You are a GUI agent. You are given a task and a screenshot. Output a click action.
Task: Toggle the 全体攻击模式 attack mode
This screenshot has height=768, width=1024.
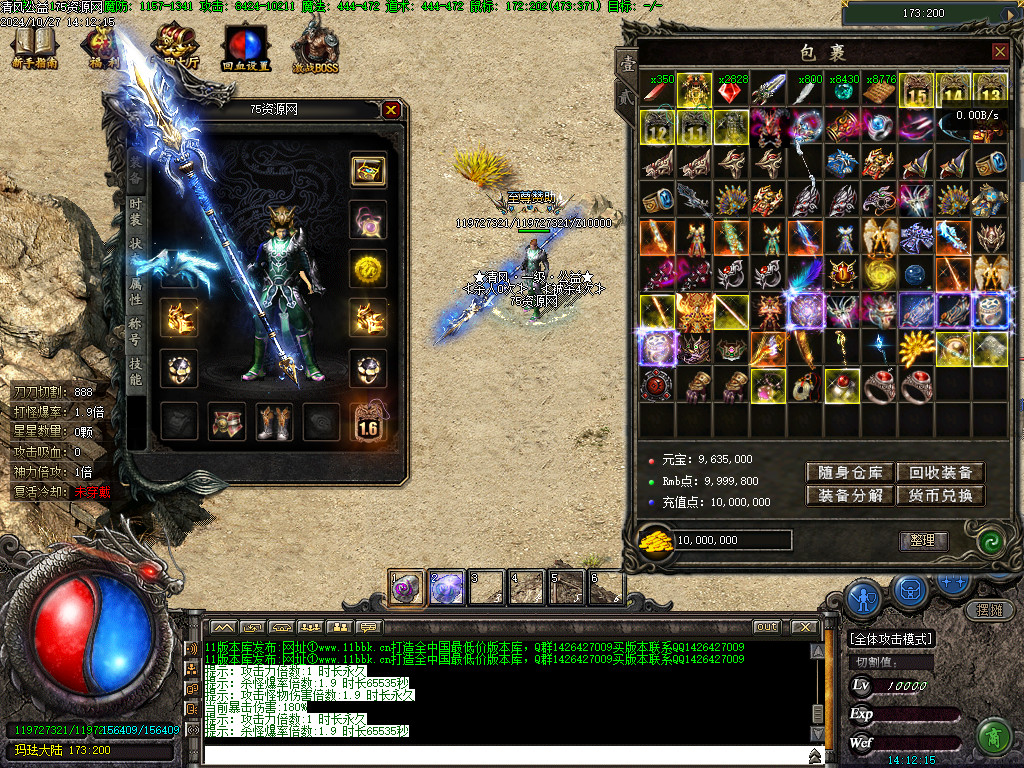tap(890, 639)
